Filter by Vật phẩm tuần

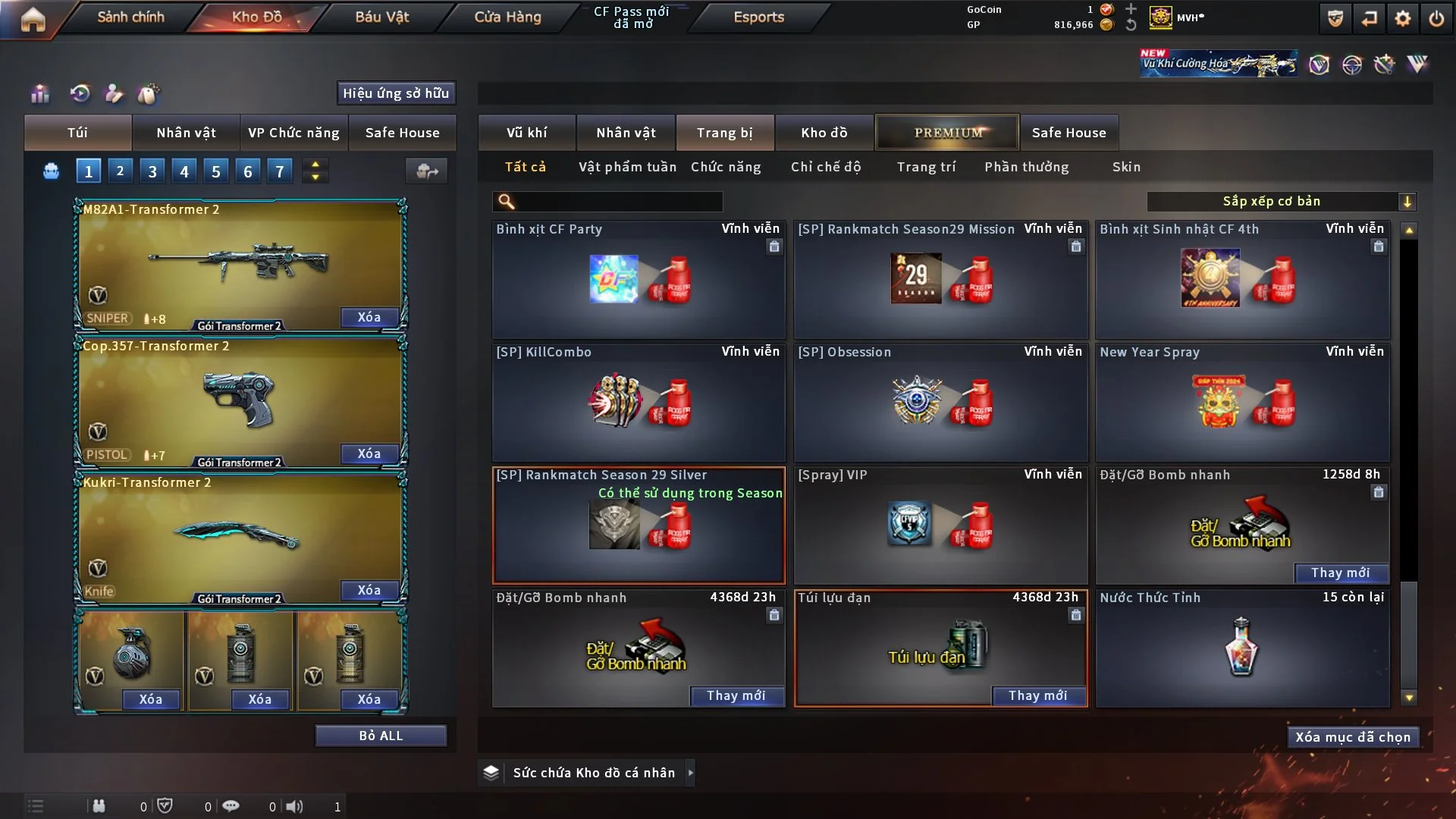[627, 167]
